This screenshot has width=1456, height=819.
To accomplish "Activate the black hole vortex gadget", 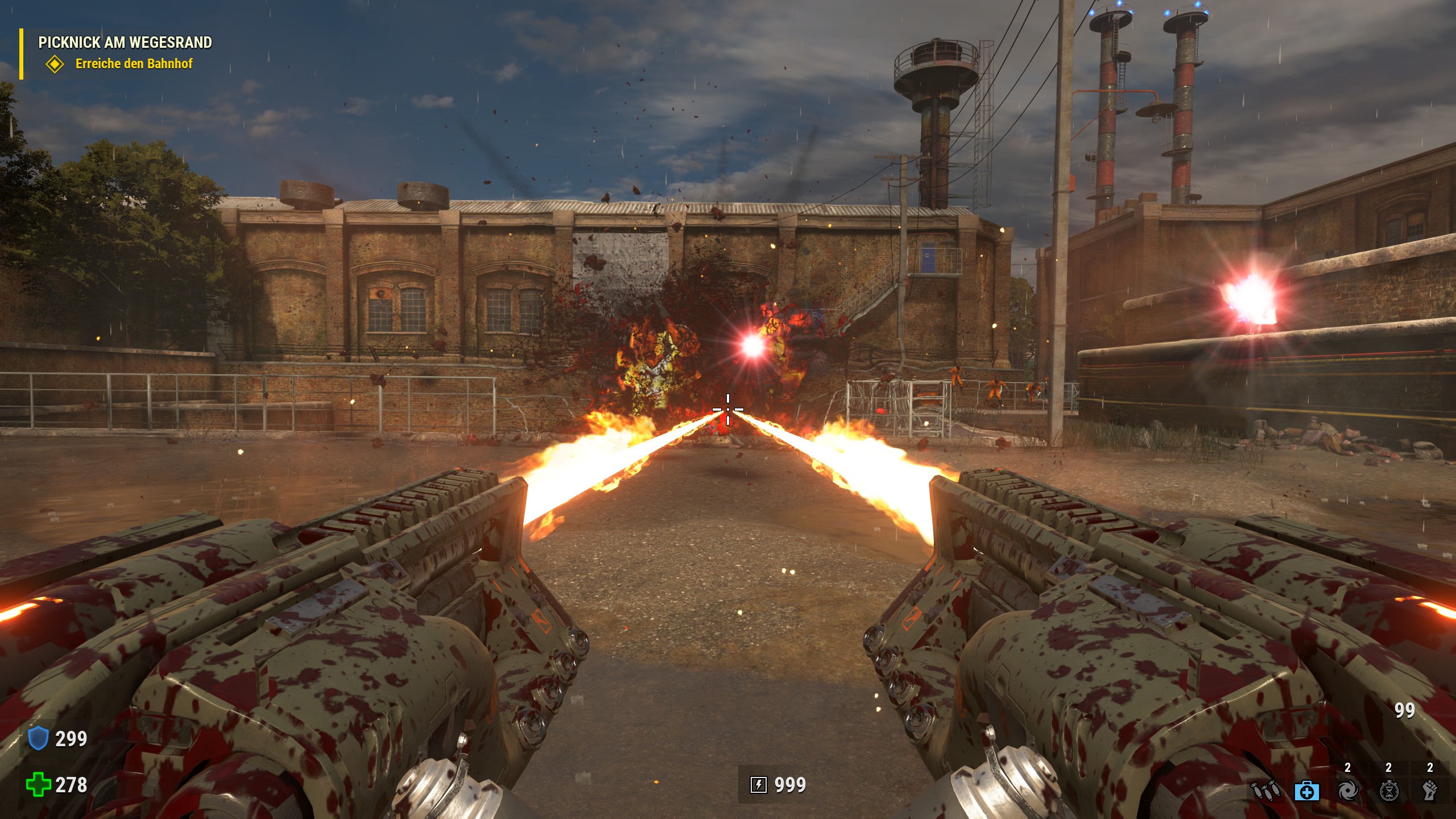I will point(1348,791).
